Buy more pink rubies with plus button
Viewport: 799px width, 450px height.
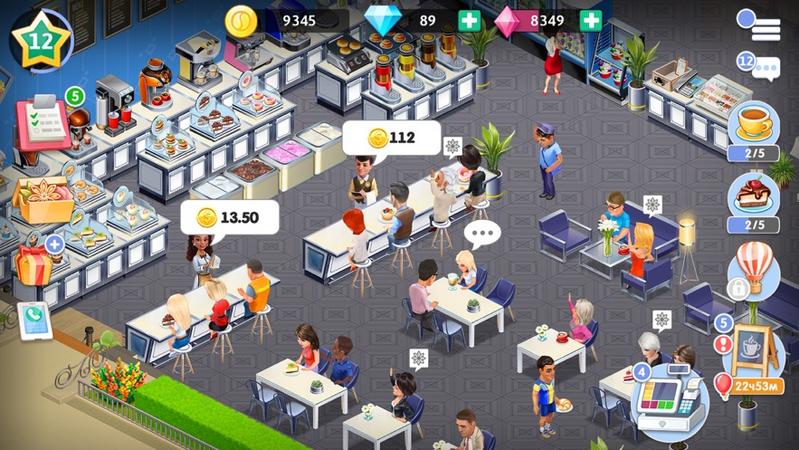tap(591, 20)
